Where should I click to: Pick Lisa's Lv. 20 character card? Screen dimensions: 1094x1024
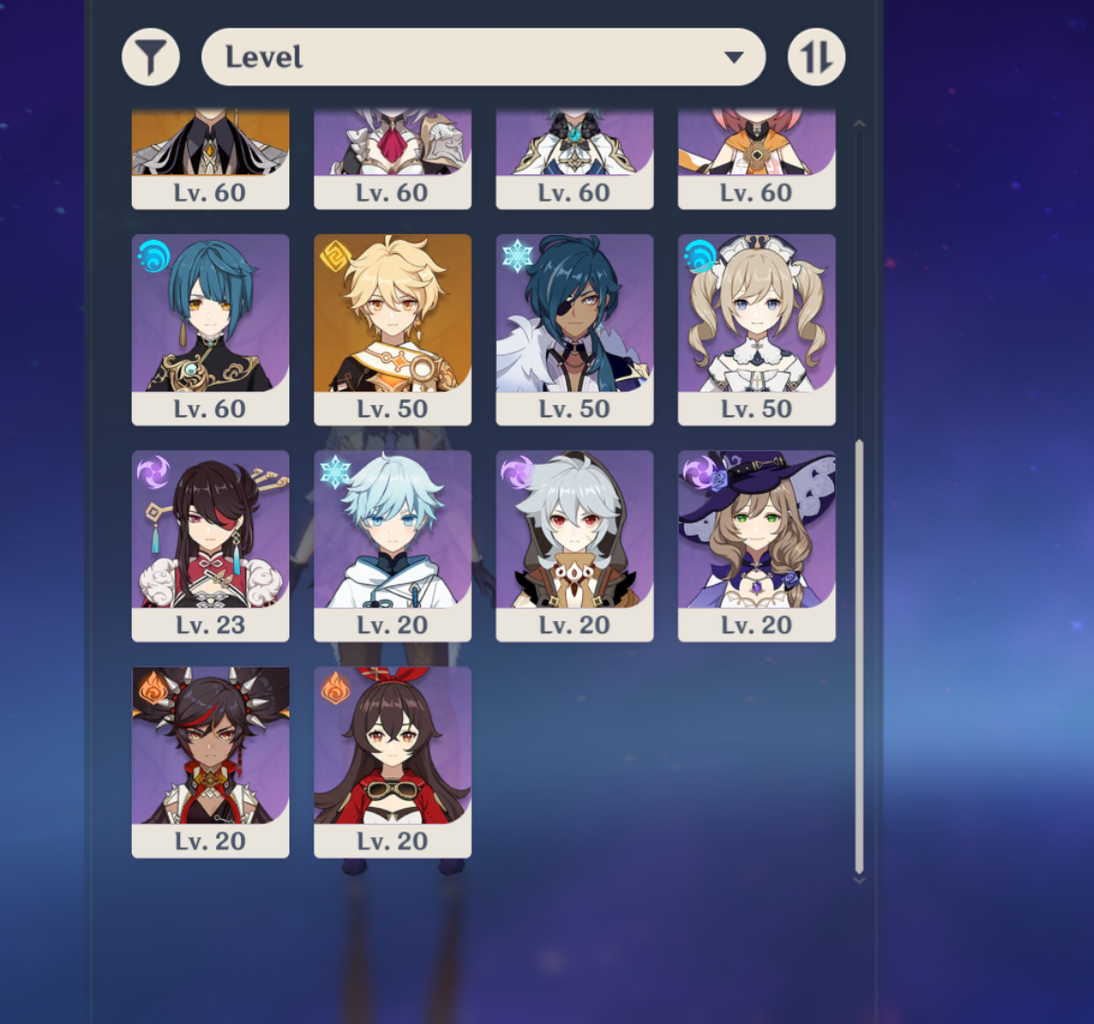(x=756, y=545)
